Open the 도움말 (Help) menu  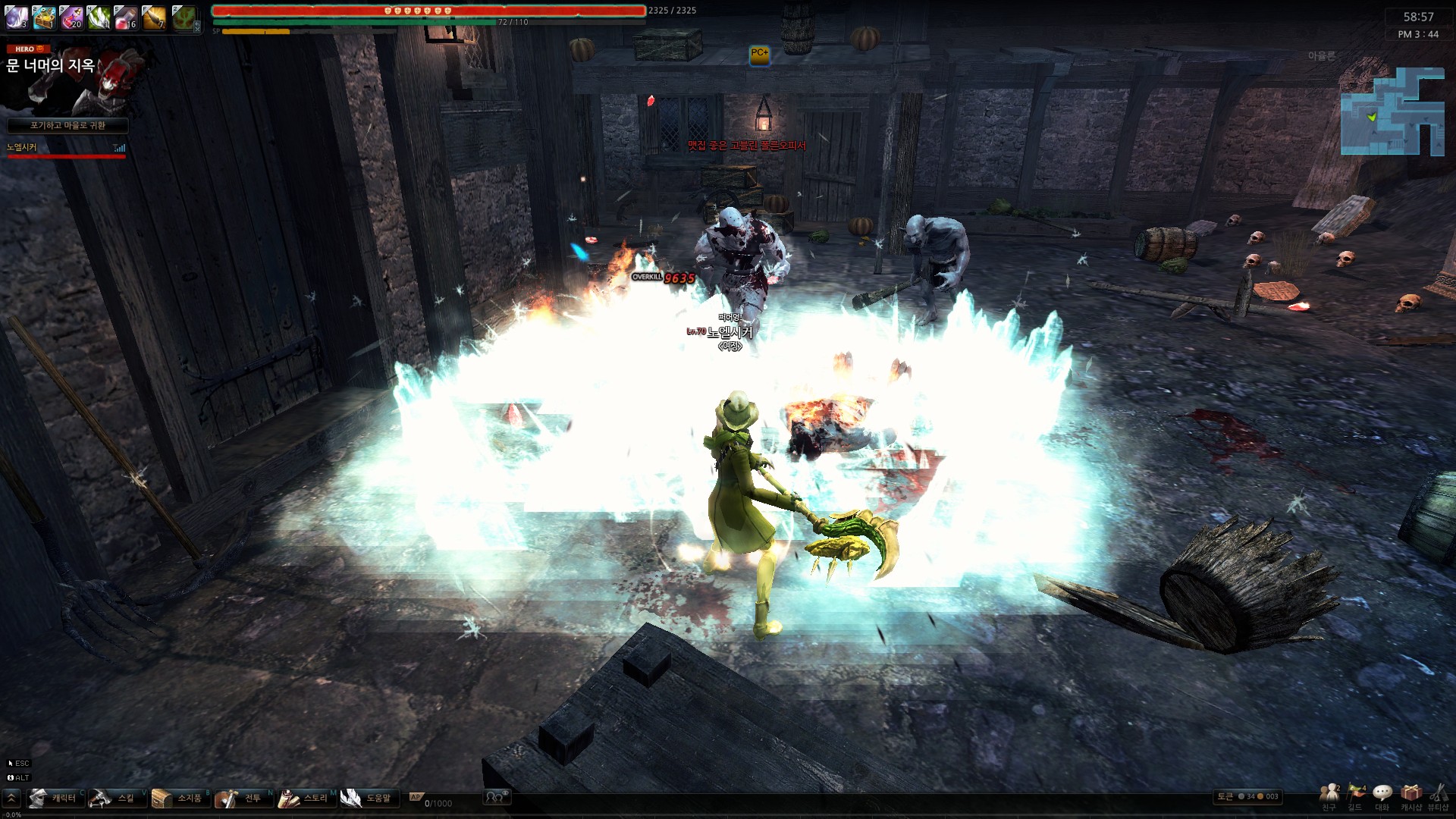coord(368,798)
